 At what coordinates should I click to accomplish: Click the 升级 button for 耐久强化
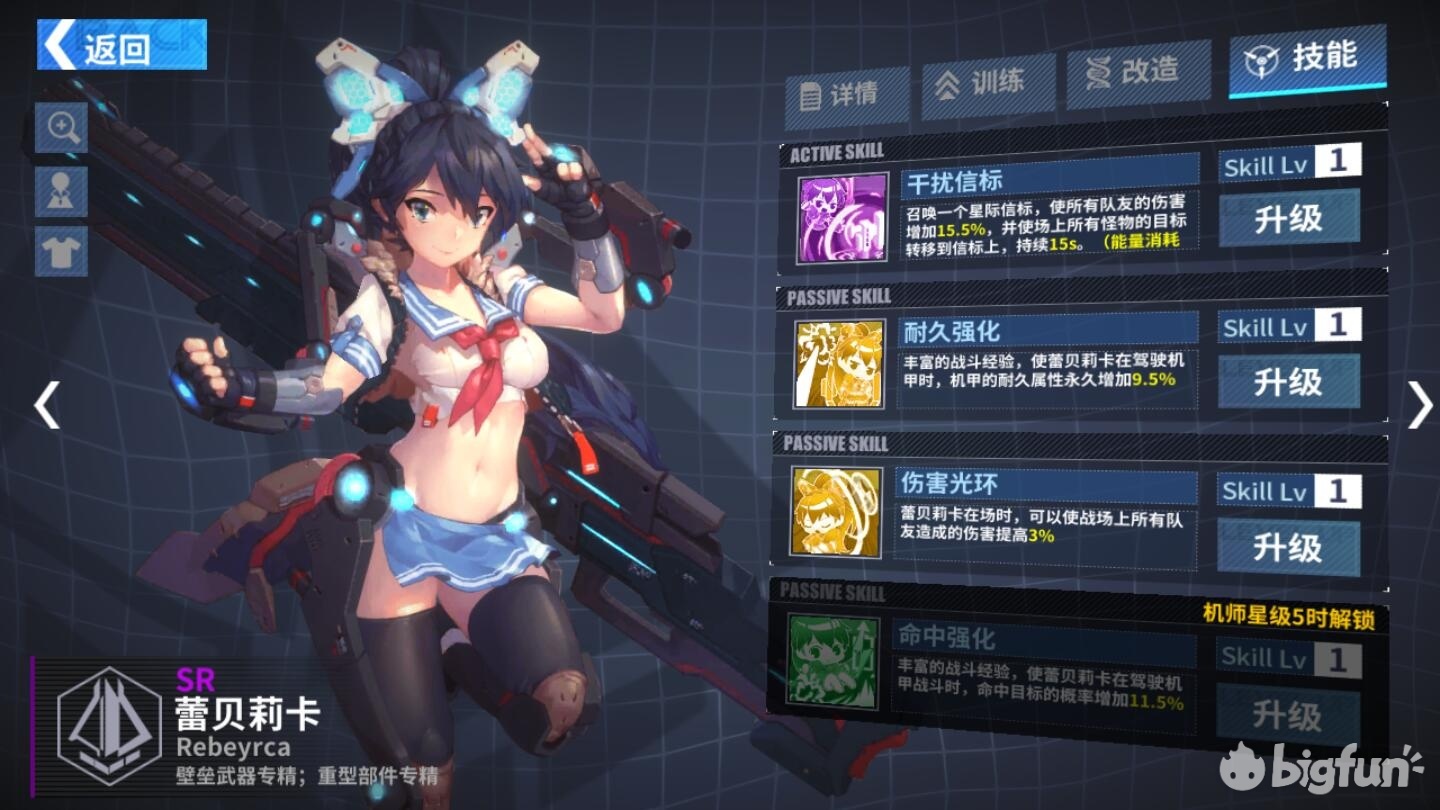click(x=1288, y=383)
